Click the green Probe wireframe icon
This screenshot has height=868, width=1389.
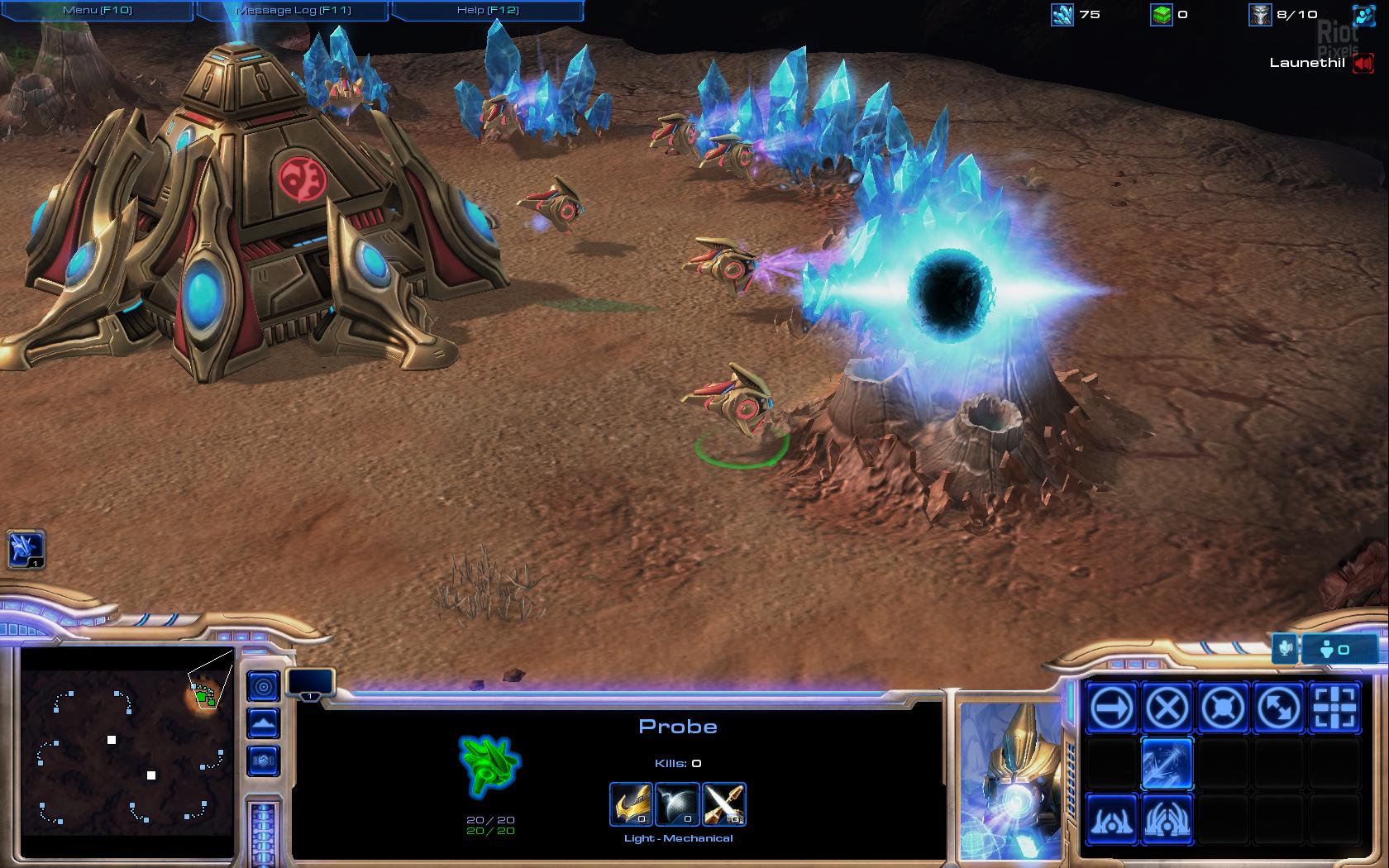tap(489, 765)
